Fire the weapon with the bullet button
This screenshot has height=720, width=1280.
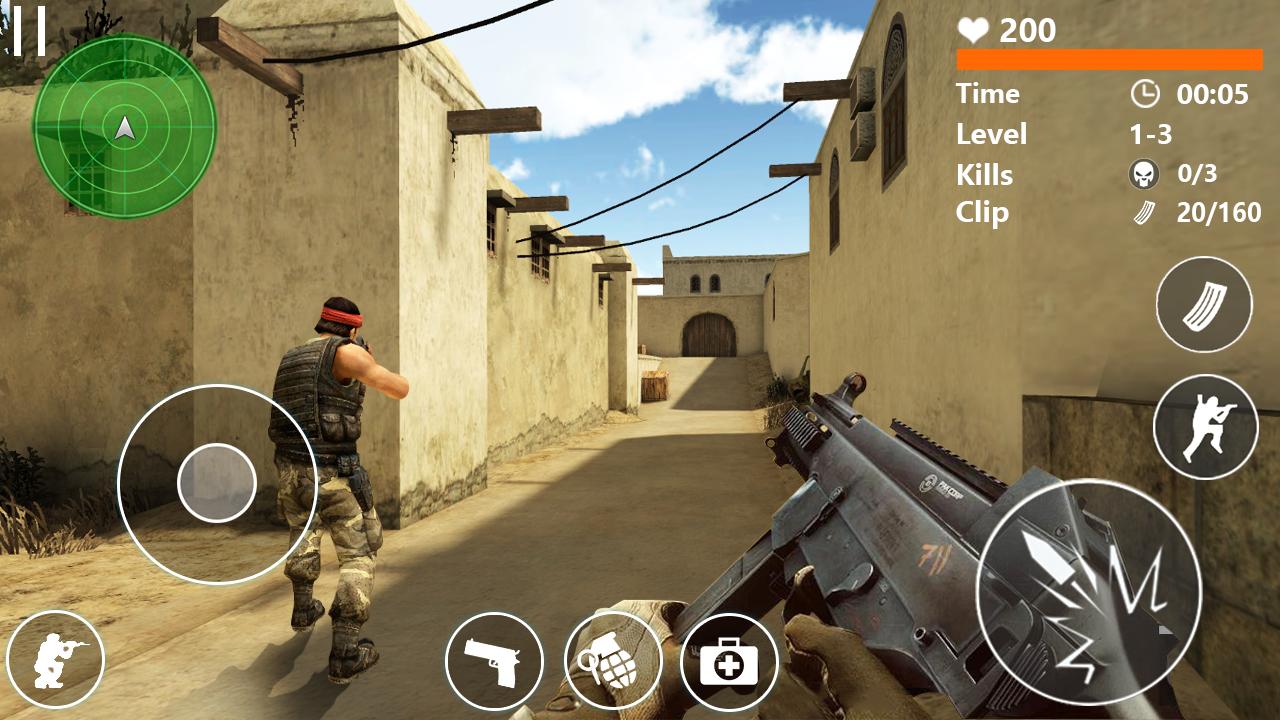(1088, 591)
